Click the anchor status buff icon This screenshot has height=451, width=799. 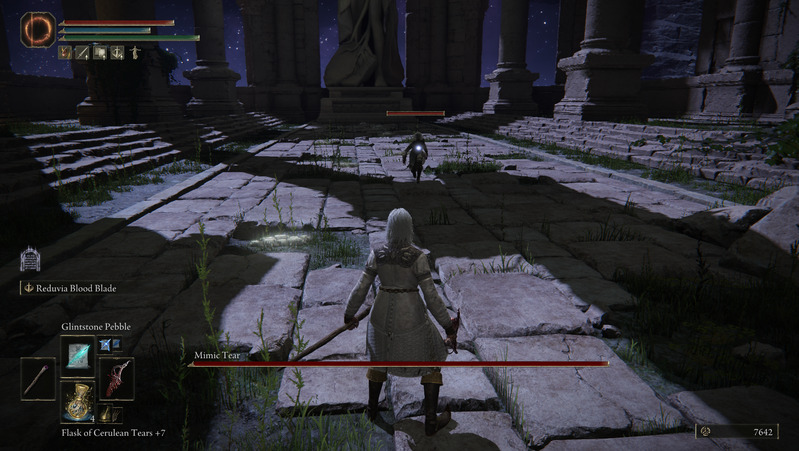pyautogui.click(x=117, y=52)
